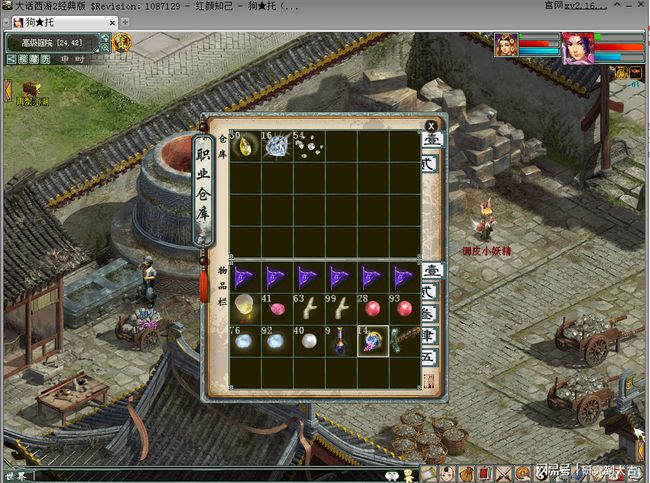Open inventory page 伍

[x=432, y=356]
